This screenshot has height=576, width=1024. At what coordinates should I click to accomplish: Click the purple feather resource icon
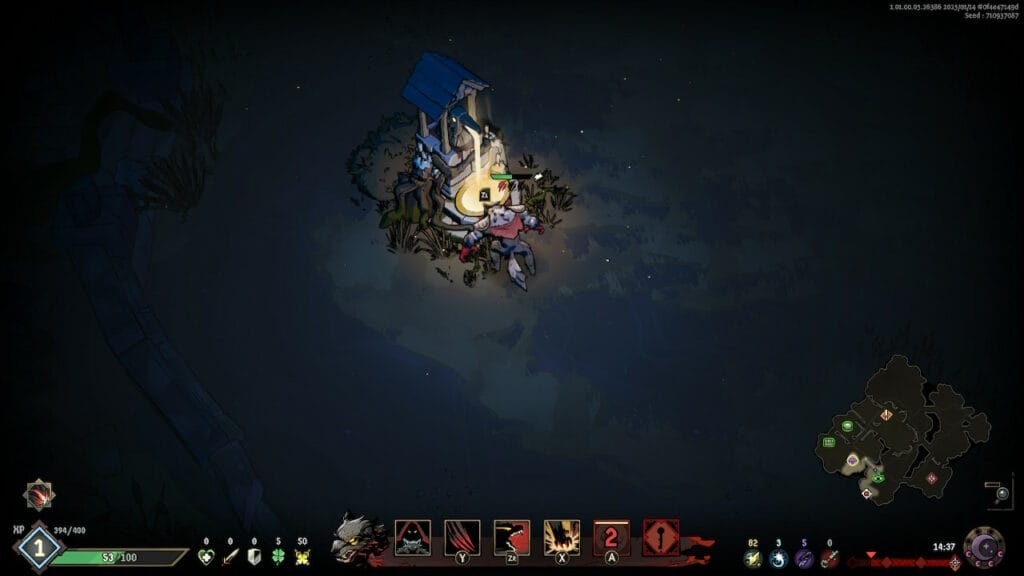(x=804, y=558)
